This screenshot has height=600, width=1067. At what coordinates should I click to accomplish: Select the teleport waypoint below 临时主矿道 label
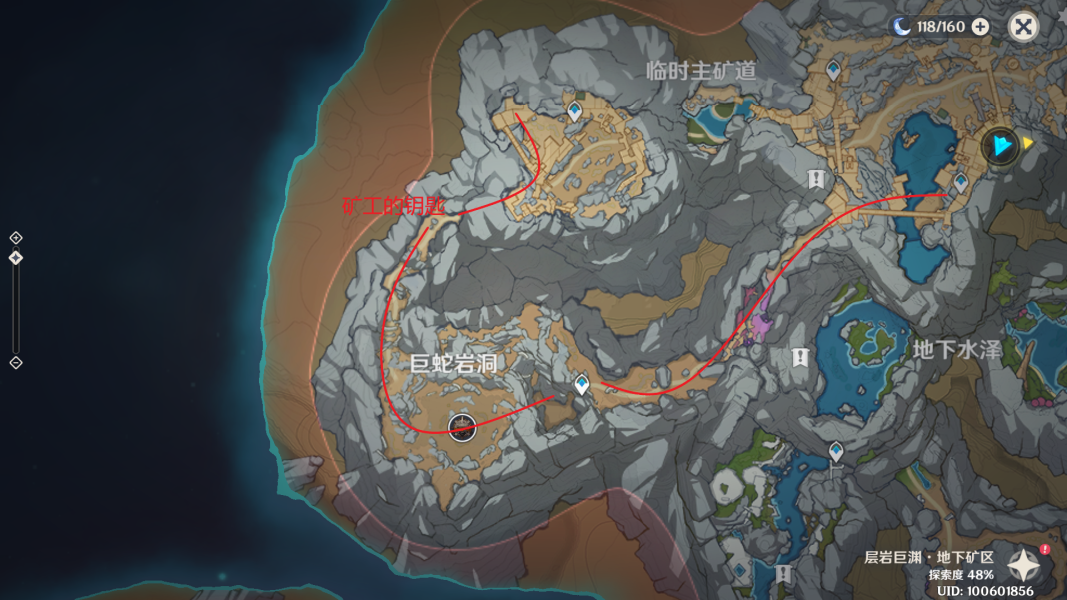[575, 111]
